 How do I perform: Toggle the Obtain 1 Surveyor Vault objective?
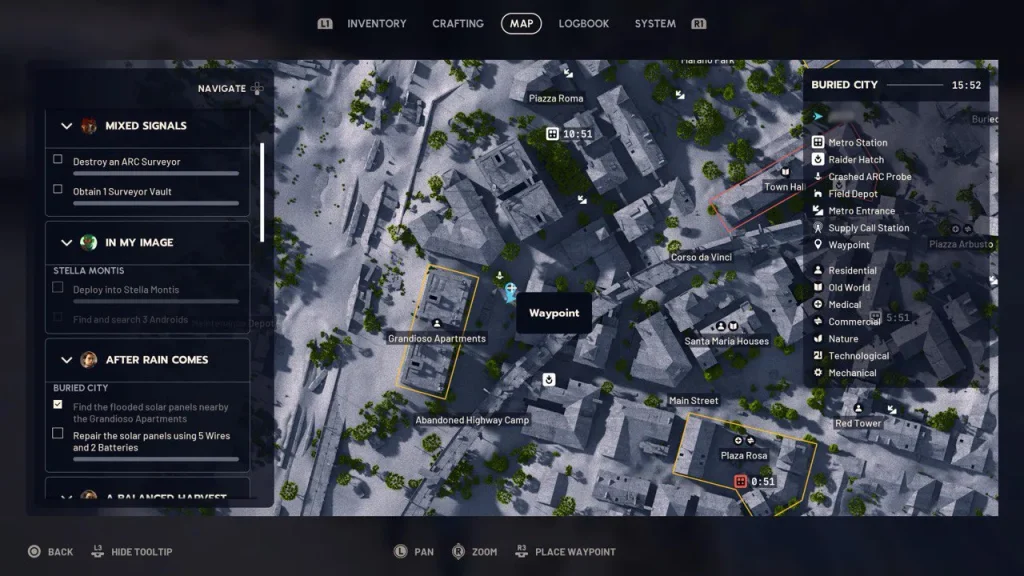(58, 190)
